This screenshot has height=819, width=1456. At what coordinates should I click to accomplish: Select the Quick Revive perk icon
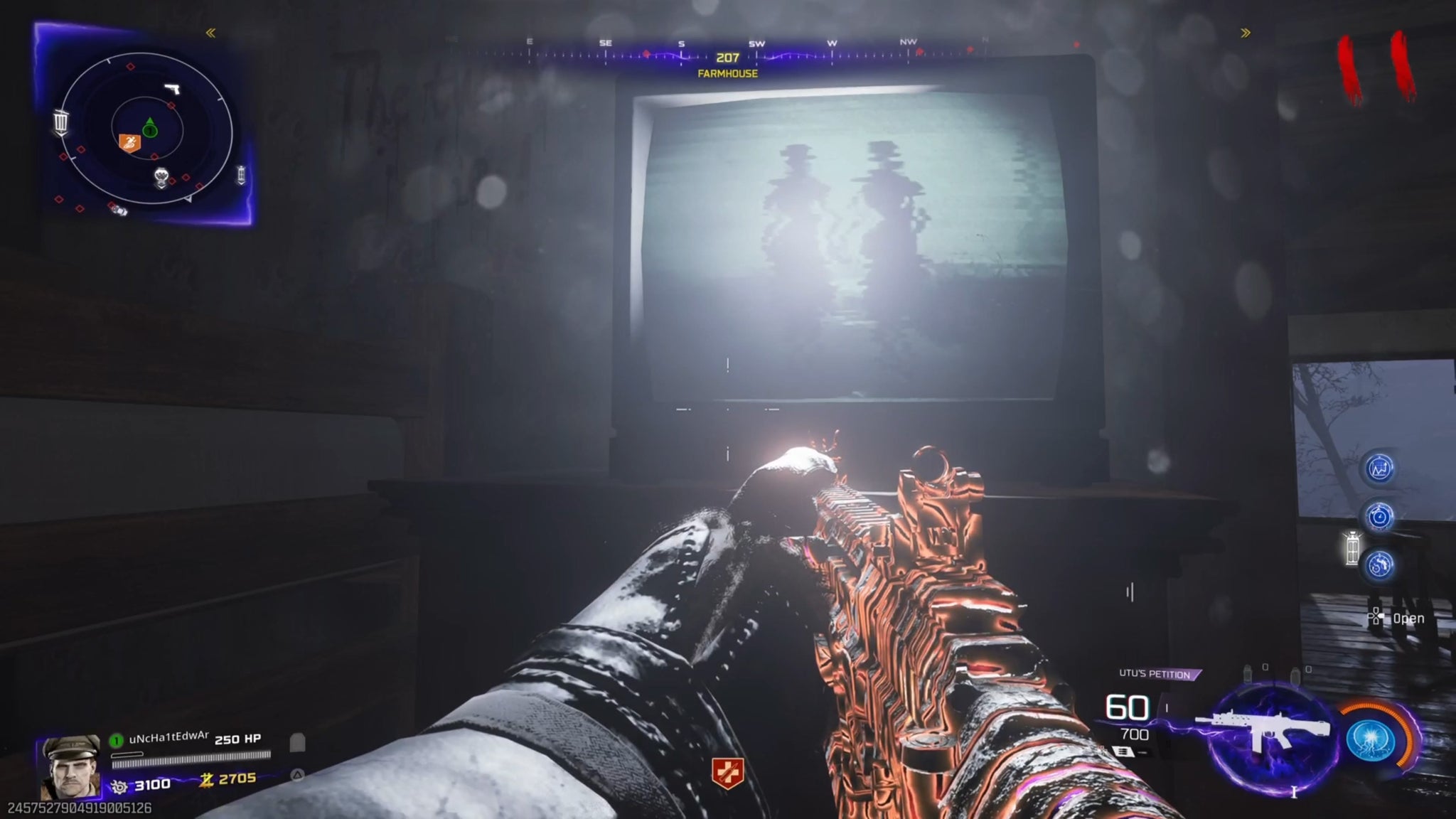[727, 773]
